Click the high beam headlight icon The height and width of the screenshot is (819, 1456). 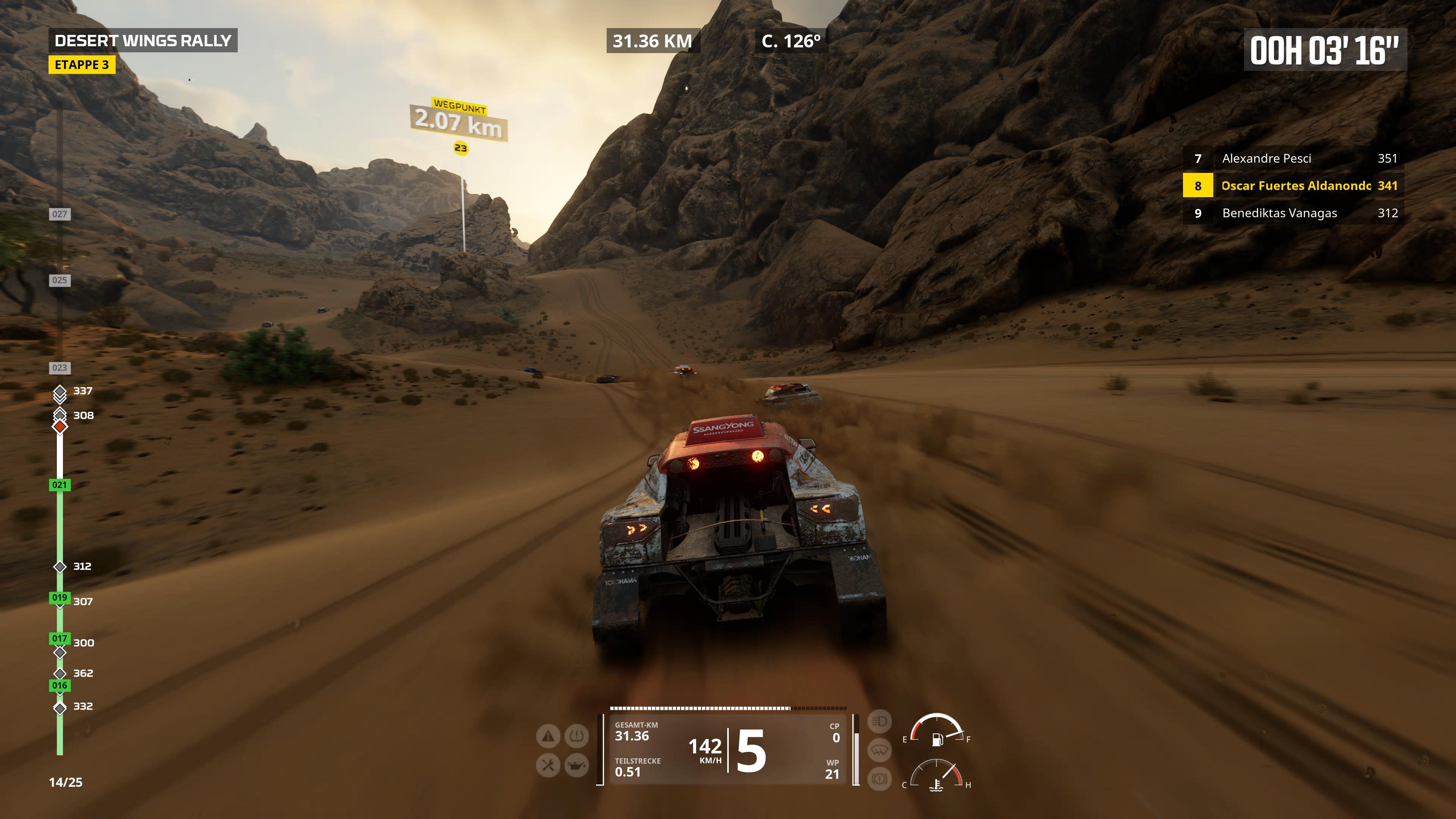pos(880,721)
